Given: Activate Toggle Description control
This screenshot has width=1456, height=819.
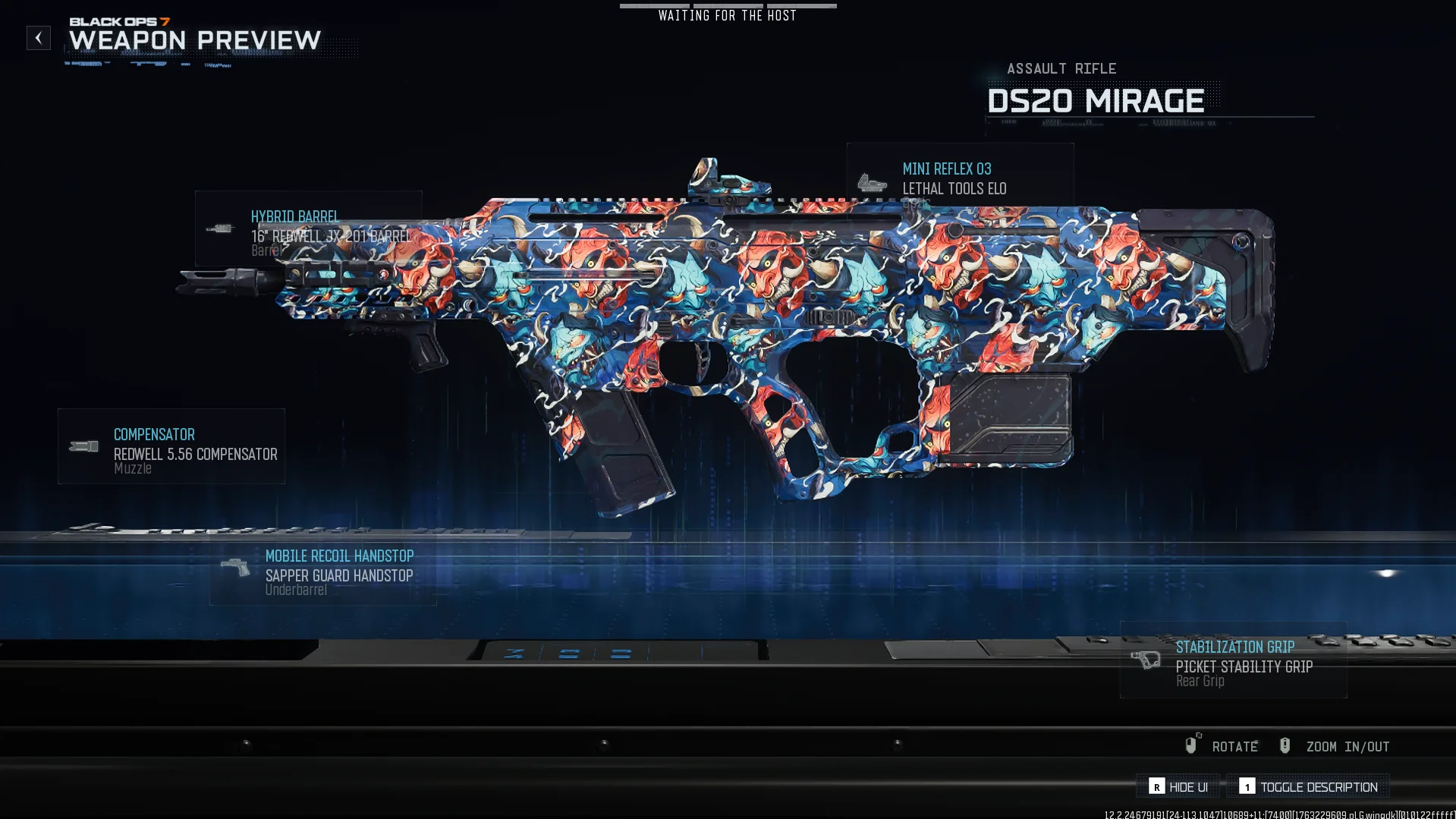Looking at the screenshot, I should (x=1307, y=786).
